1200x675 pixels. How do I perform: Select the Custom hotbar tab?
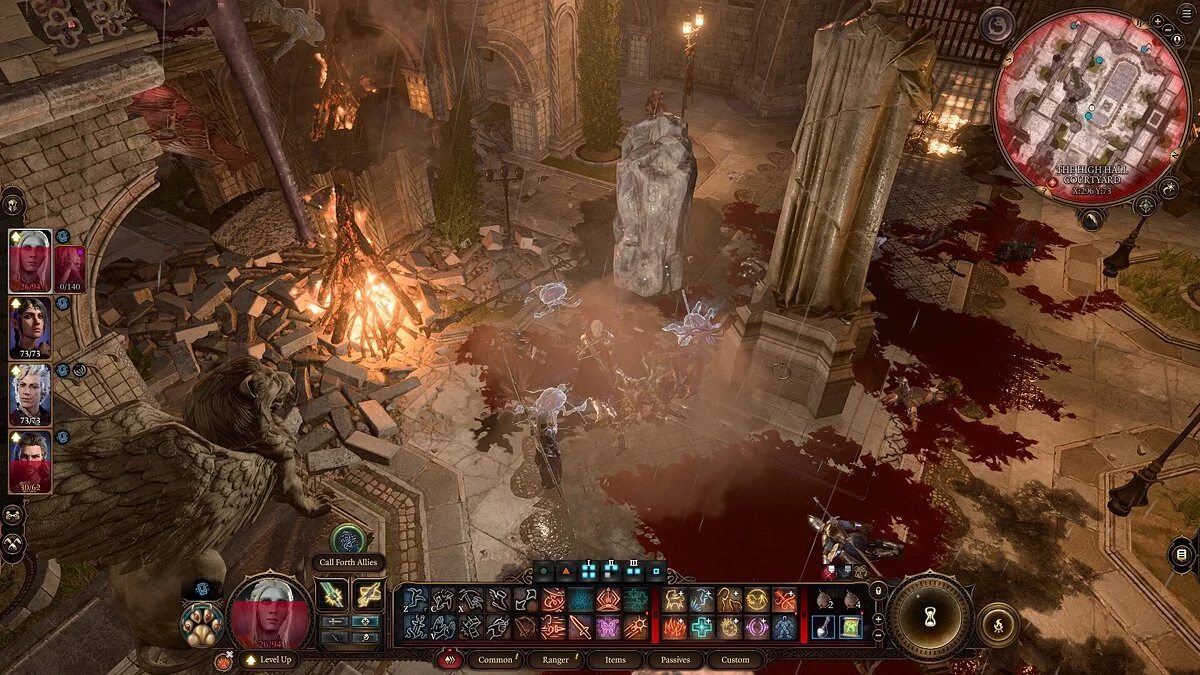pyautogui.click(x=735, y=660)
